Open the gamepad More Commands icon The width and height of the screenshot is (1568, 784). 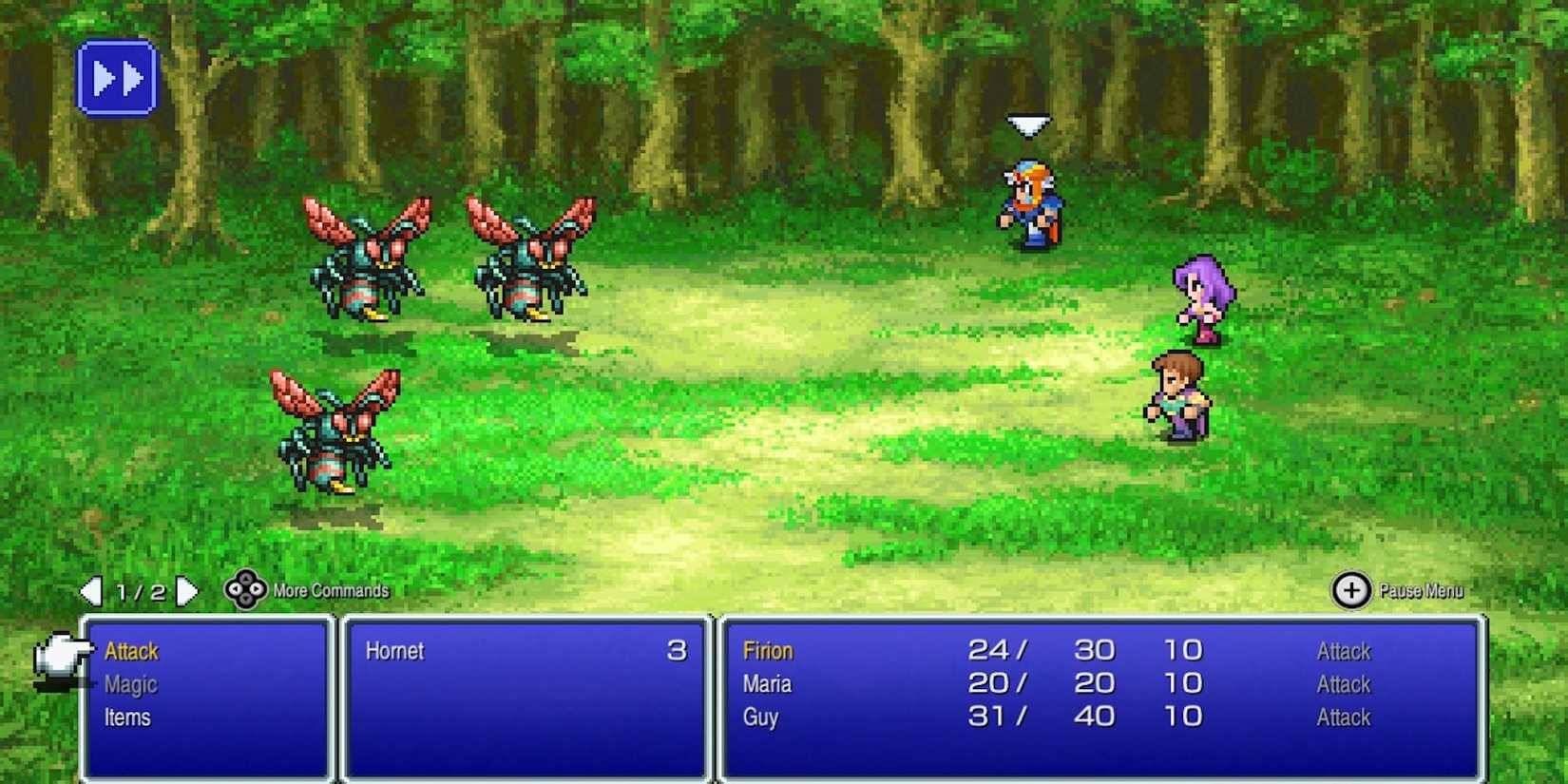coord(243,592)
